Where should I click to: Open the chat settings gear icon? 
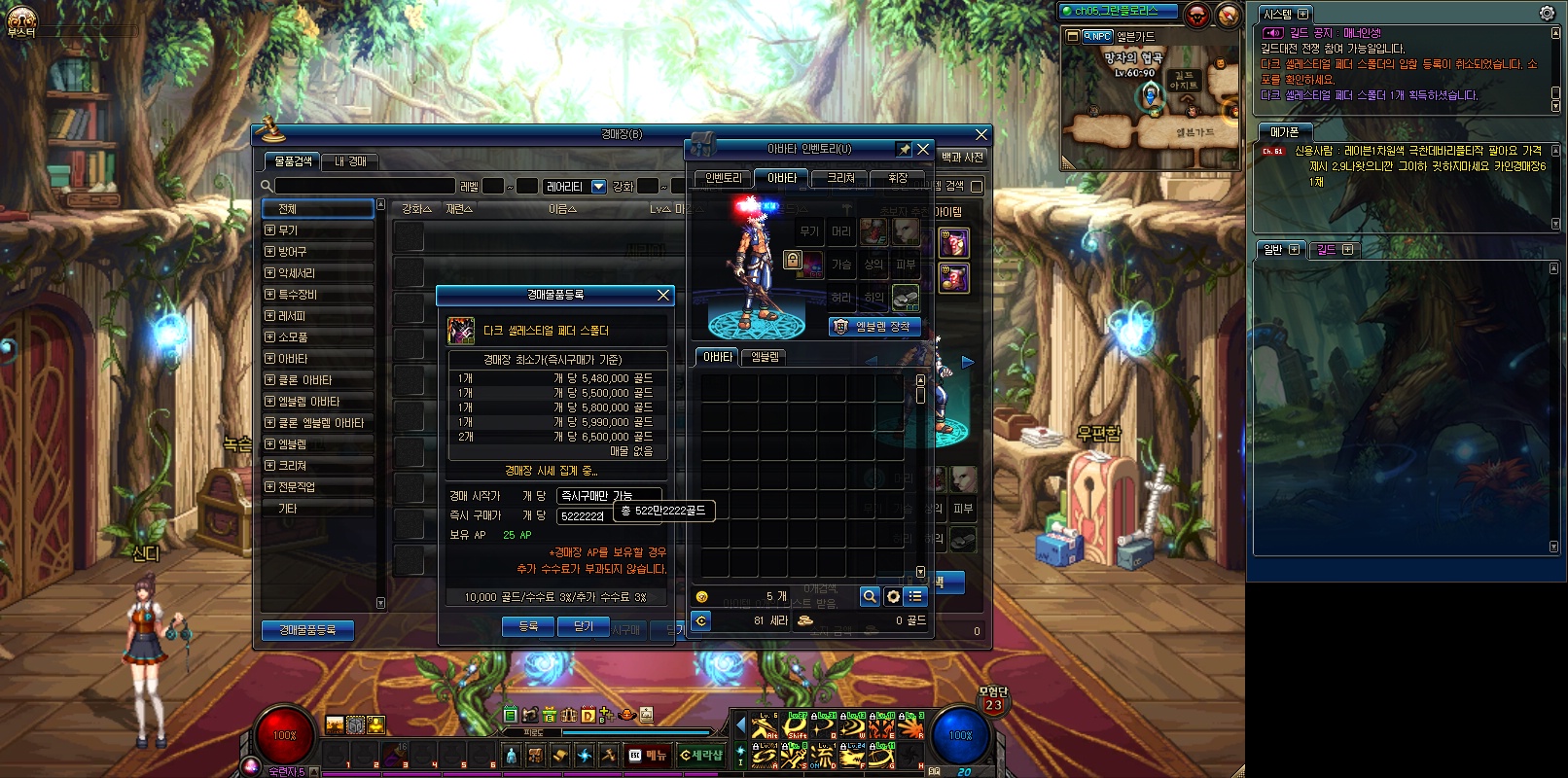[1547, 14]
